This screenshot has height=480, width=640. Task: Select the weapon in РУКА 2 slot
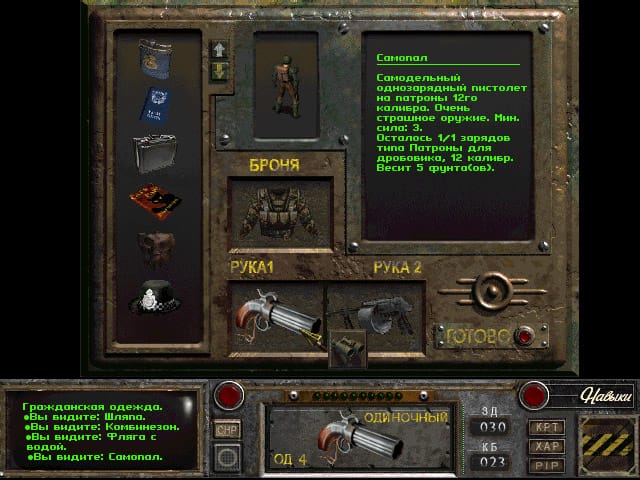point(375,312)
